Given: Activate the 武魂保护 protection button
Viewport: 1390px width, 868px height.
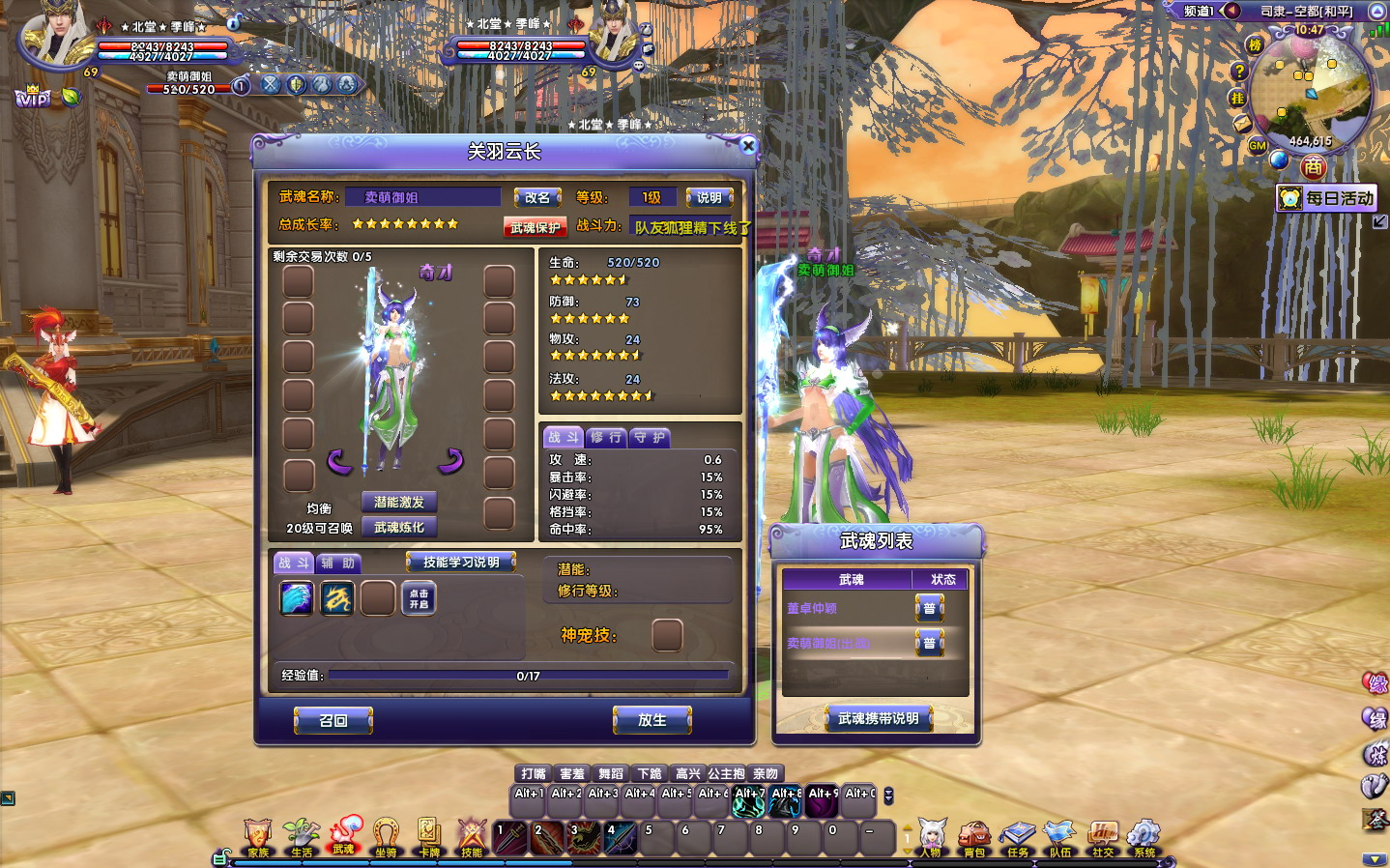Looking at the screenshot, I should tap(535, 227).
